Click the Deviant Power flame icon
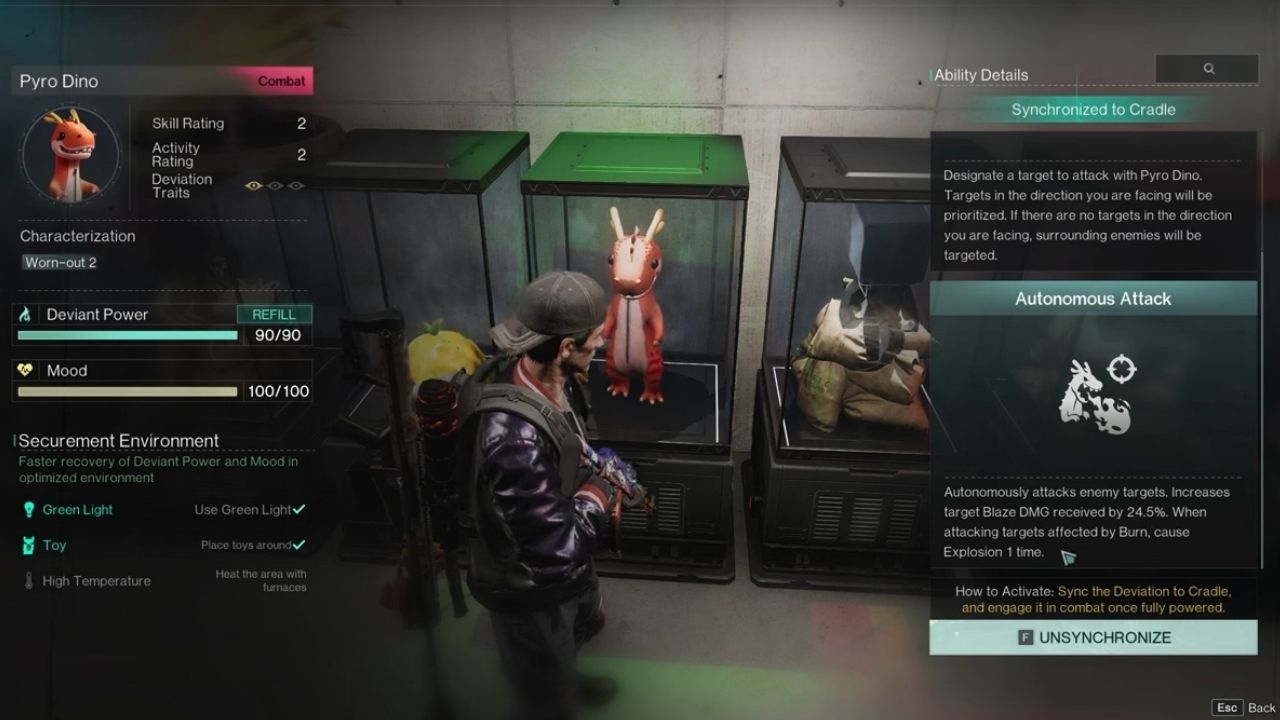1280x720 pixels. pos(23,313)
